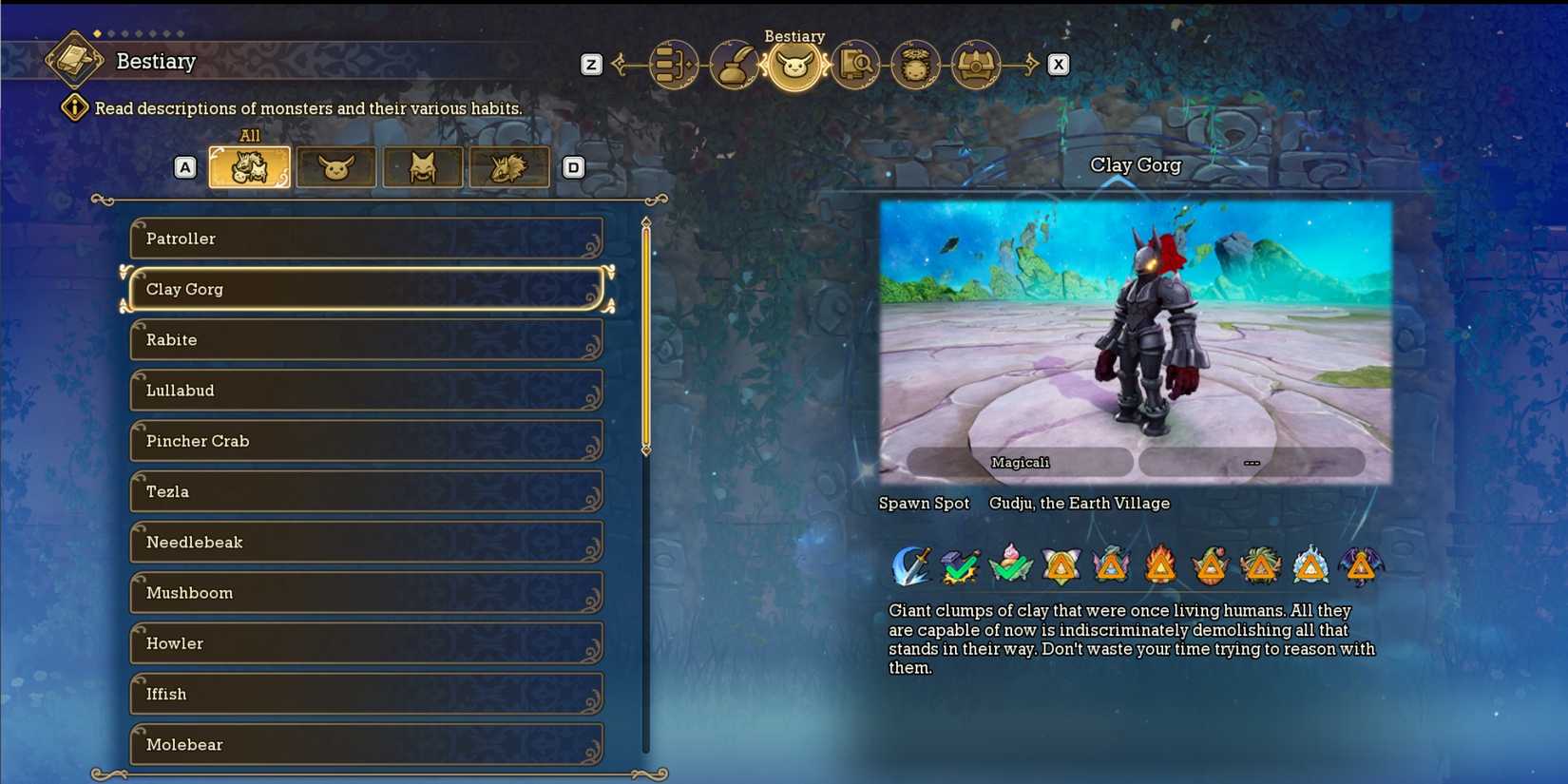Viewport: 1568px width, 784px height.
Task: Expand the previous category with the A button
Action: point(185,166)
